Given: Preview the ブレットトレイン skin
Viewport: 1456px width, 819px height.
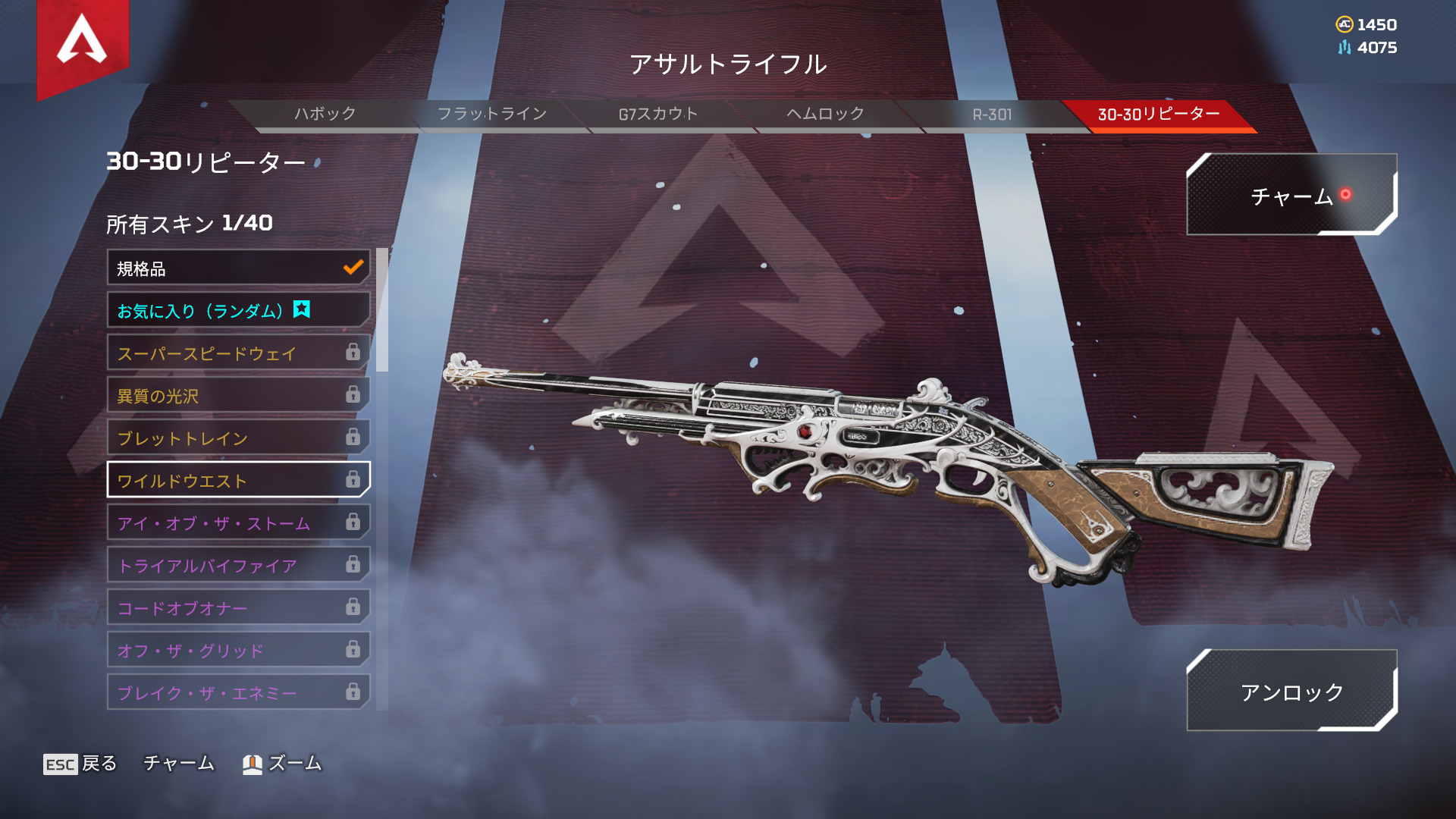Looking at the screenshot, I should (238, 438).
